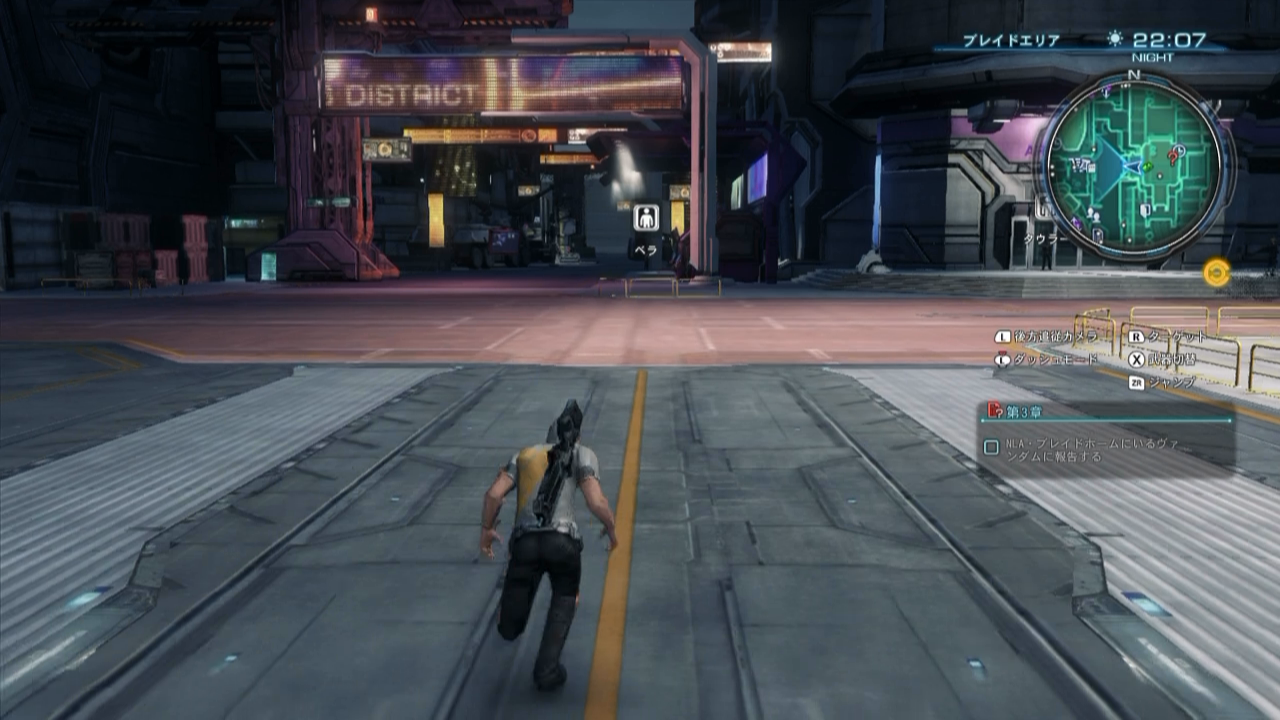Select the clock icon beside the minimap quest marker
Viewport: 1280px width, 720px height.
(x=1178, y=148)
